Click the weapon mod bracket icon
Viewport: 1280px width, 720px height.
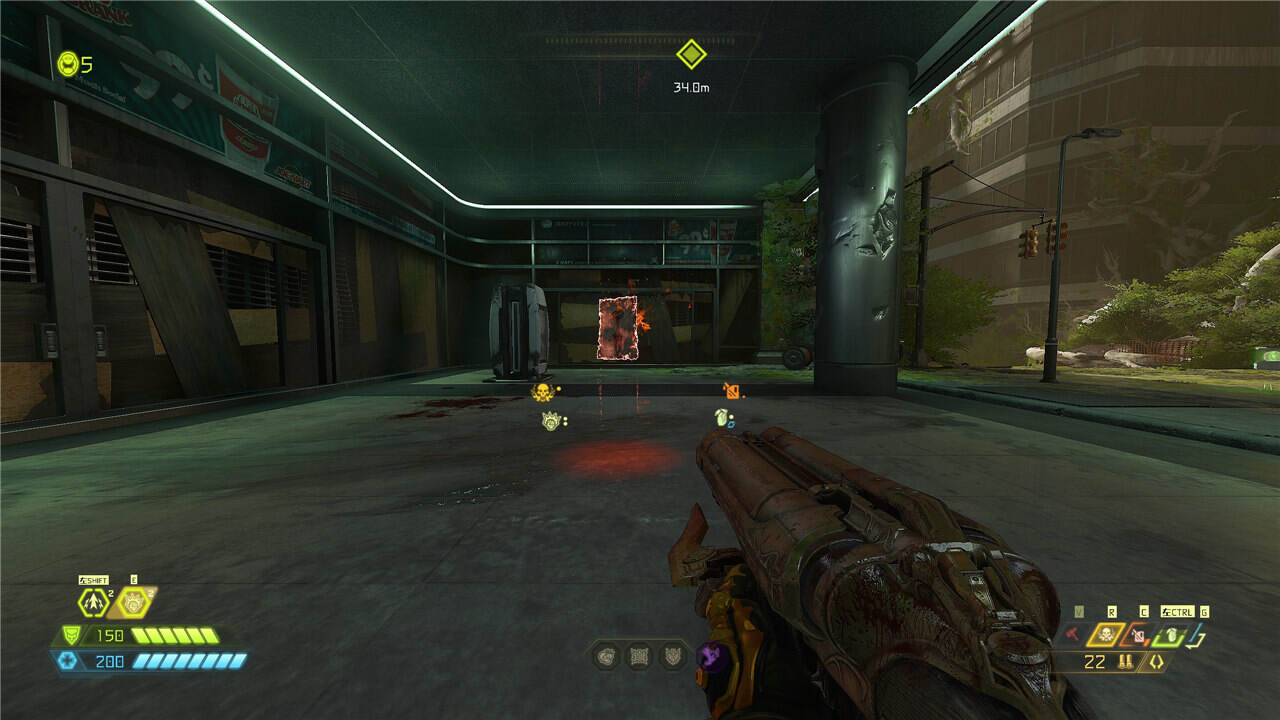pyautogui.click(x=1157, y=661)
